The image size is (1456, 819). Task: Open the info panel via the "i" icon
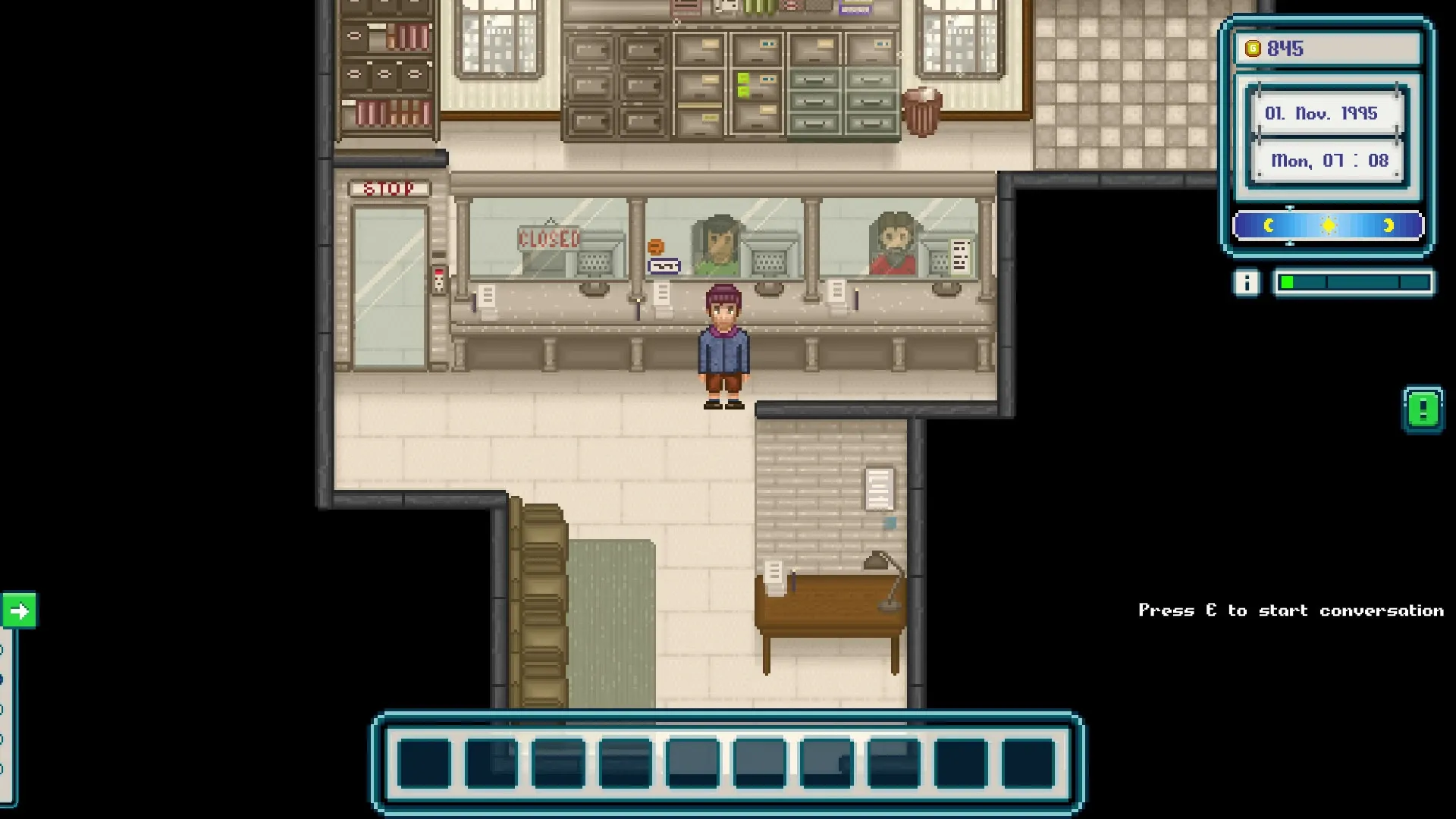[1246, 284]
